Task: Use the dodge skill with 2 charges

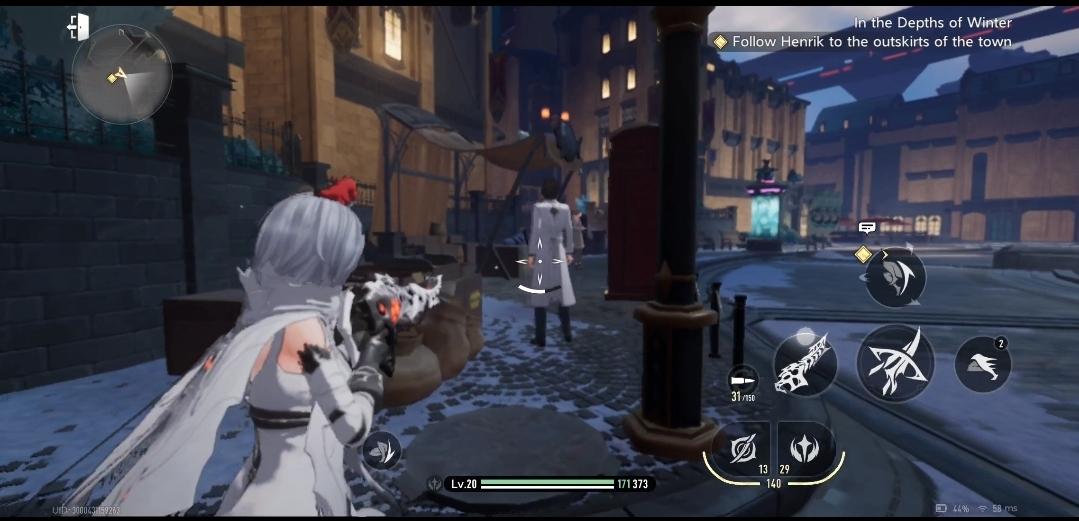Action: pyautogui.click(x=982, y=362)
